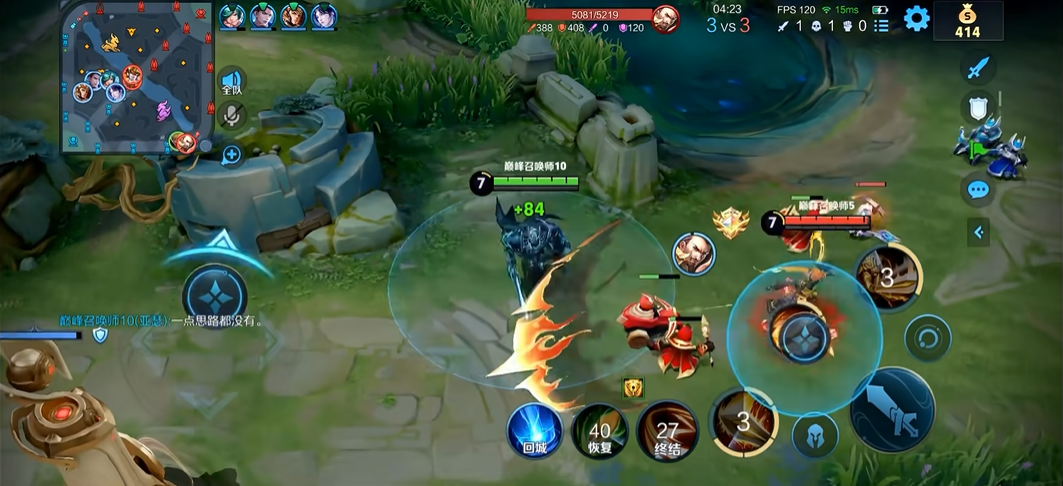Open the blue gear settings
This screenshot has width=1063, height=486.
click(916, 18)
